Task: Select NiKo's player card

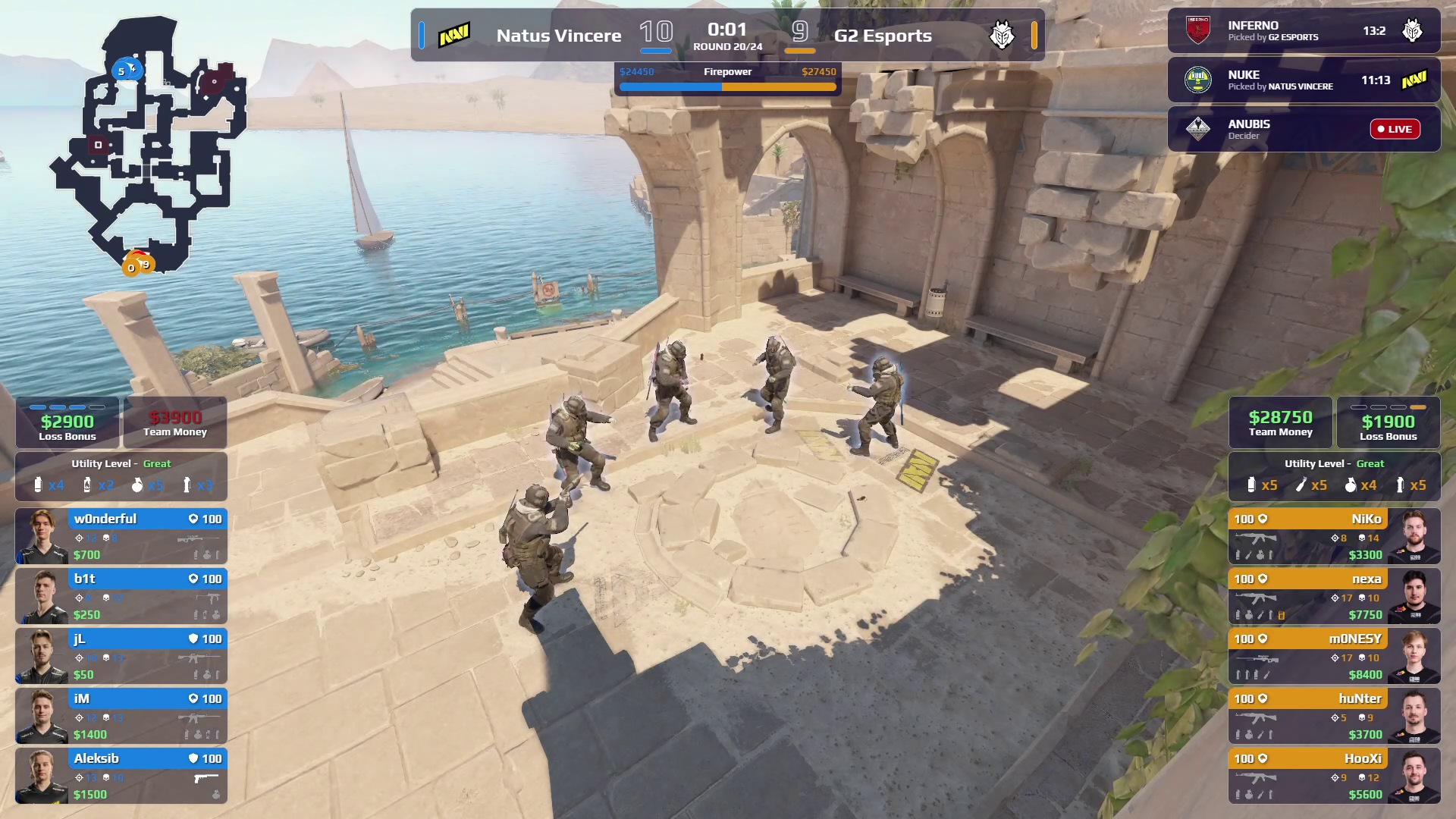Action: [x=1333, y=536]
